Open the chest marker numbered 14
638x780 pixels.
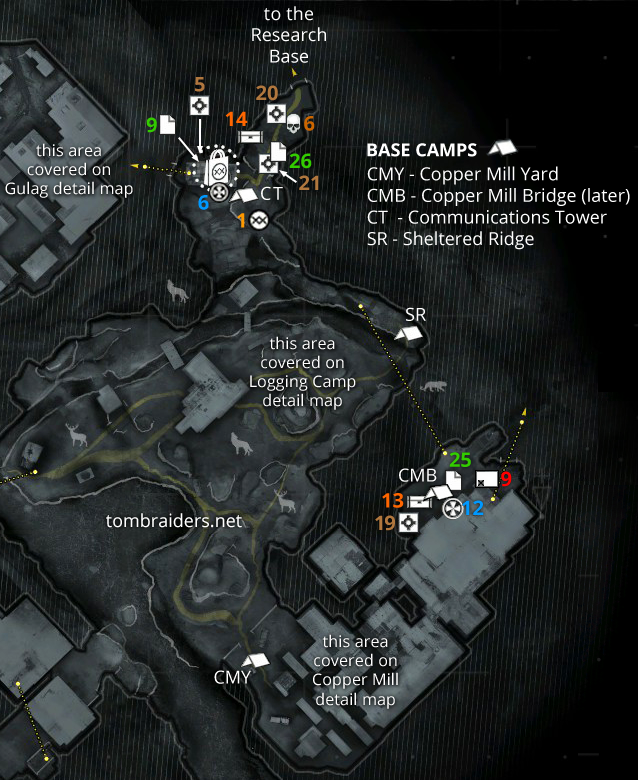pos(250,136)
